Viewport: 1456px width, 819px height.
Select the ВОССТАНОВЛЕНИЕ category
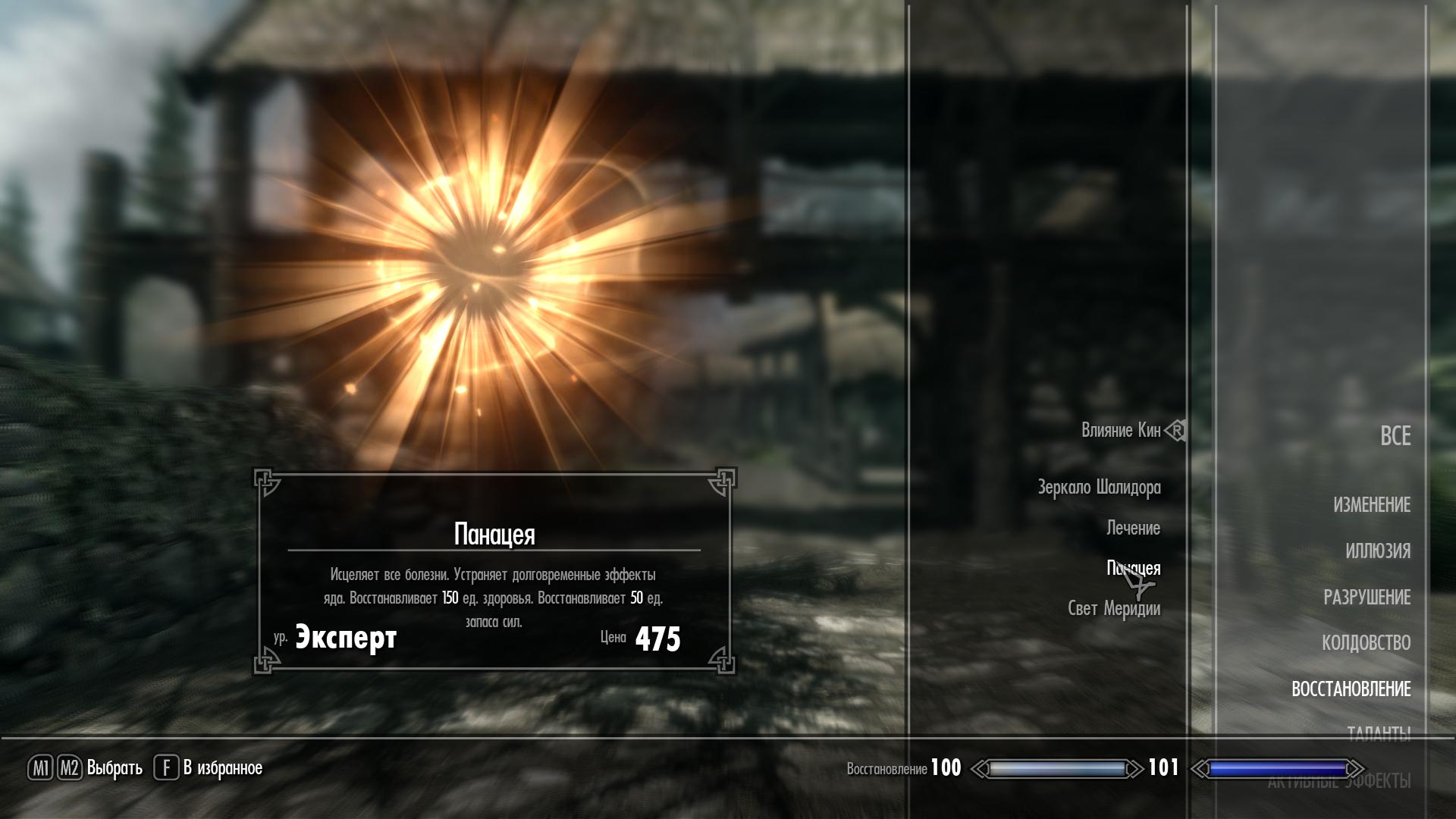tap(1351, 689)
